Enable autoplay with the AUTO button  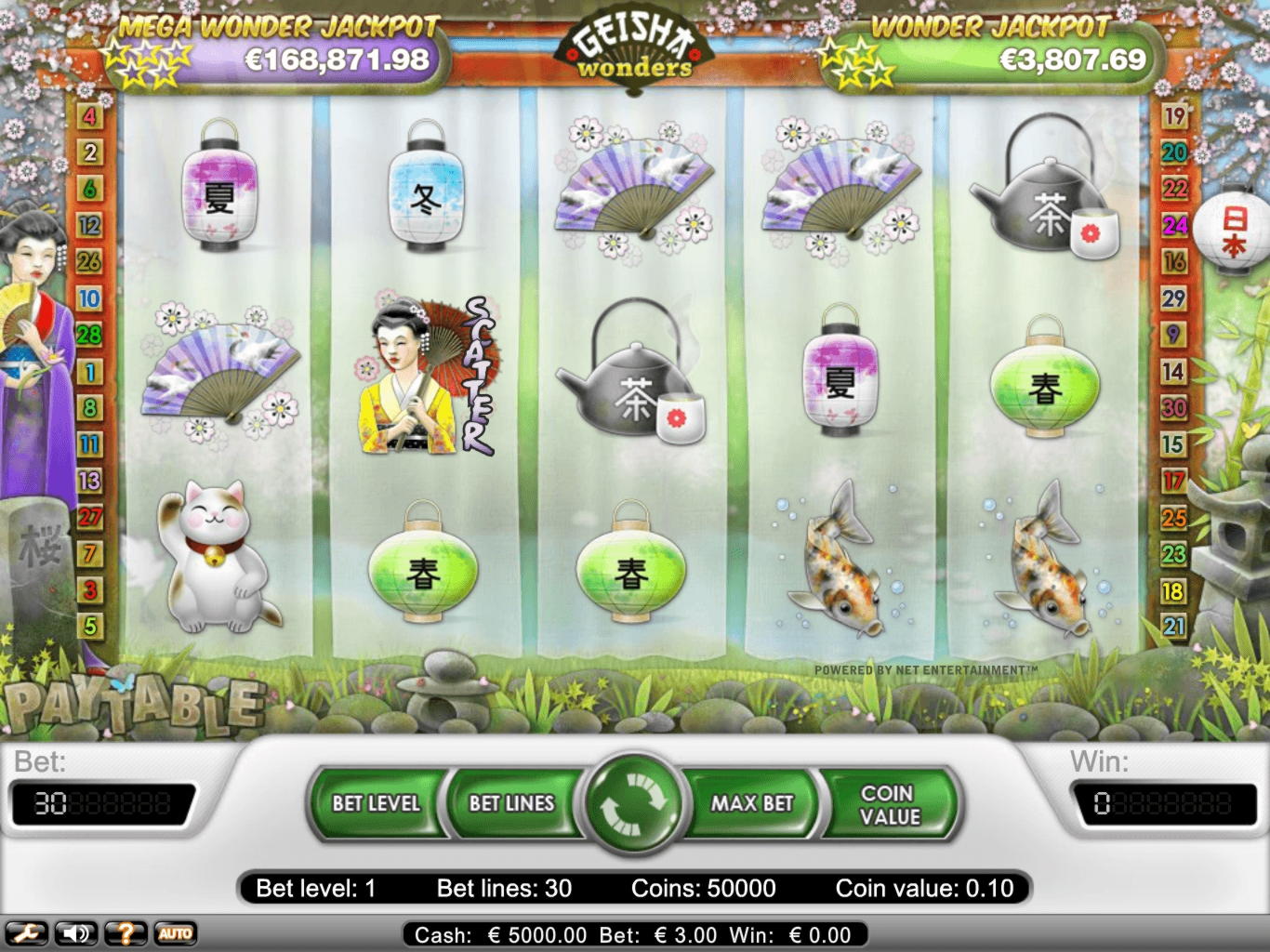click(x=175, y=933)
